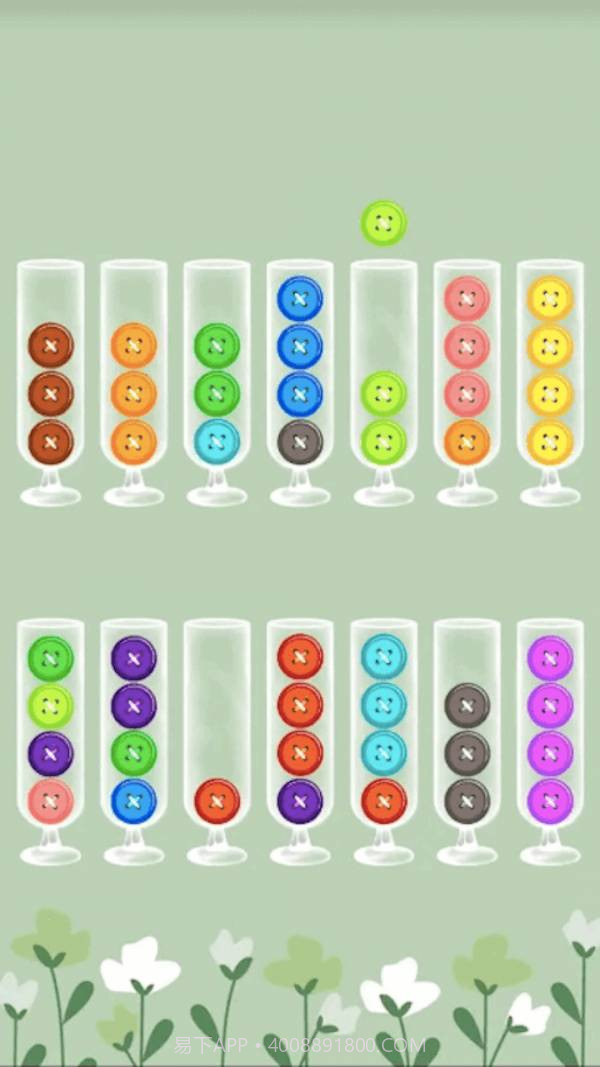Screen dimensions: 600x1067
Task: Select the tube with three gray buttons
Action: coord(467,740)
